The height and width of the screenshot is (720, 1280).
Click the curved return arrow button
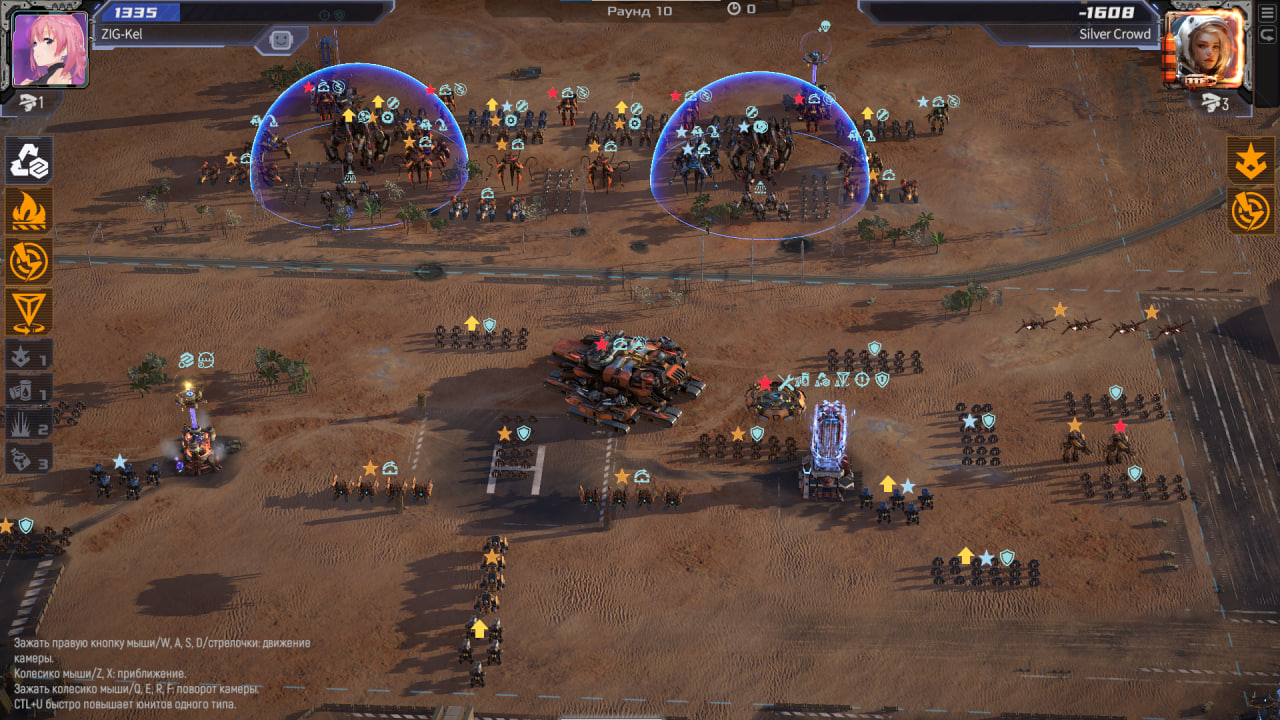pyautogui.click(x=1267, y=35)
